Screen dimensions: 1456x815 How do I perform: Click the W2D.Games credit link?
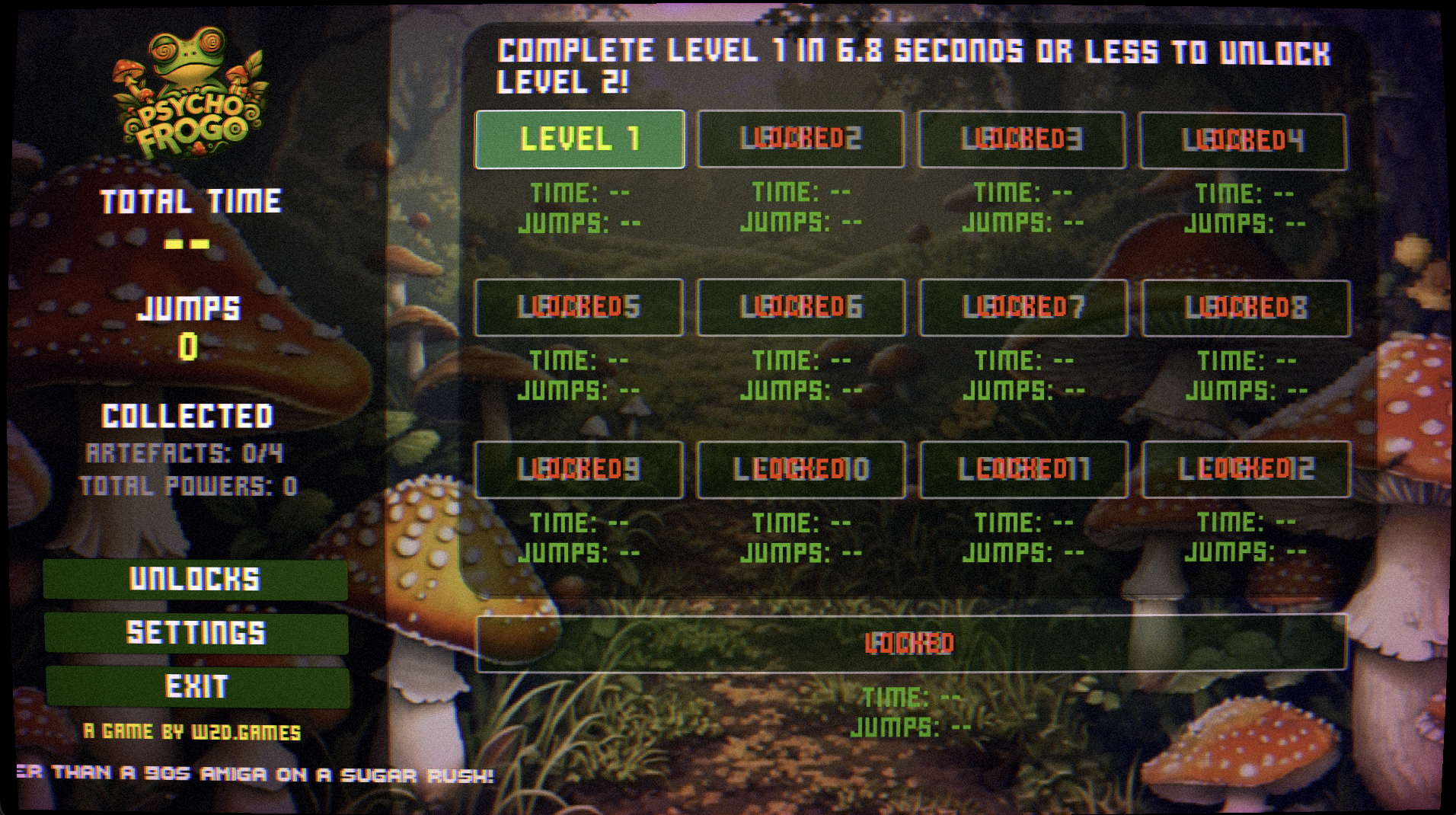(x=193, y=732)
